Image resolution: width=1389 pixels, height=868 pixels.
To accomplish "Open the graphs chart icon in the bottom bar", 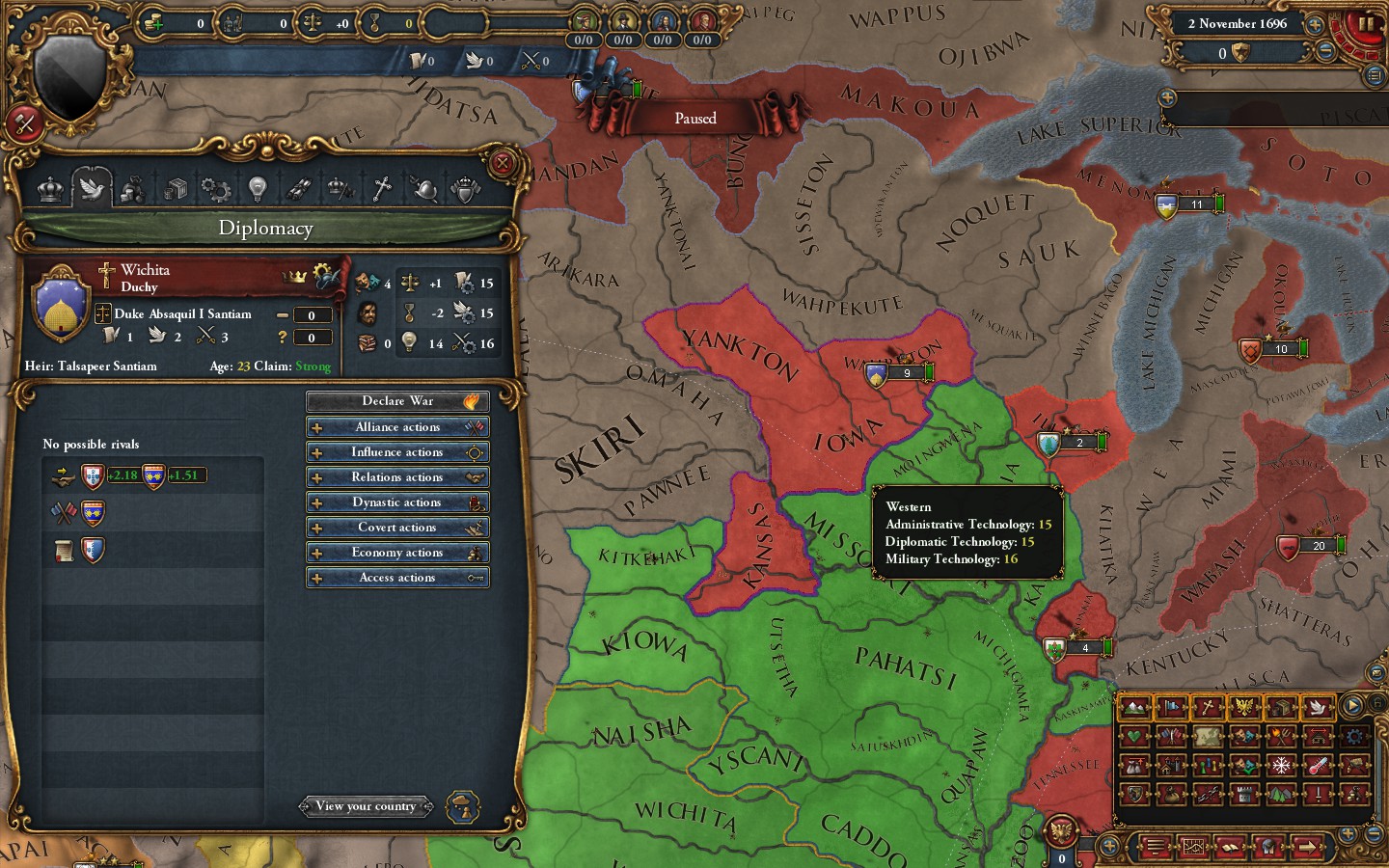I will [1194, 846].
